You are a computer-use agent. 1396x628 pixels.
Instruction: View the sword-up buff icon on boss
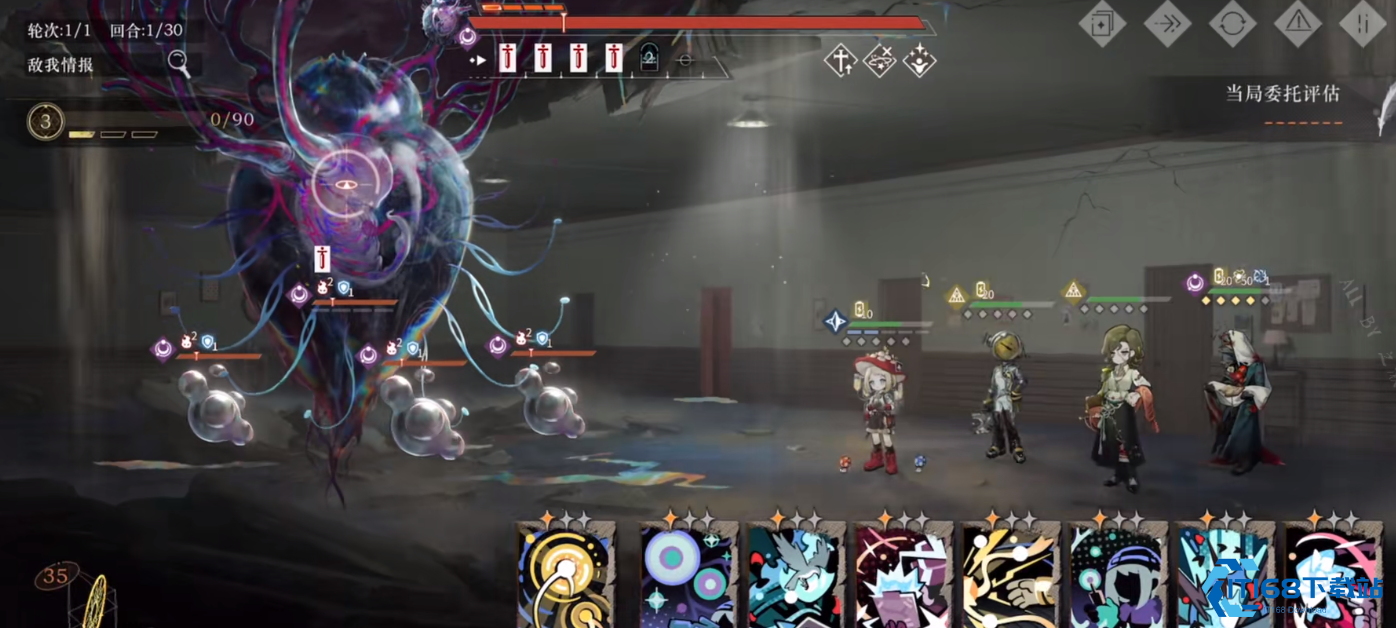(x=840, y=61)
